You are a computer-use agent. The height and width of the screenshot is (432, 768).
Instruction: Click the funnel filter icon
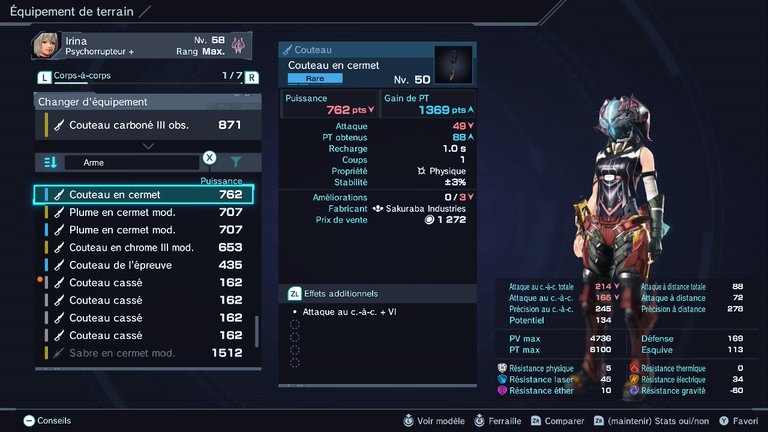coord(236,161)
